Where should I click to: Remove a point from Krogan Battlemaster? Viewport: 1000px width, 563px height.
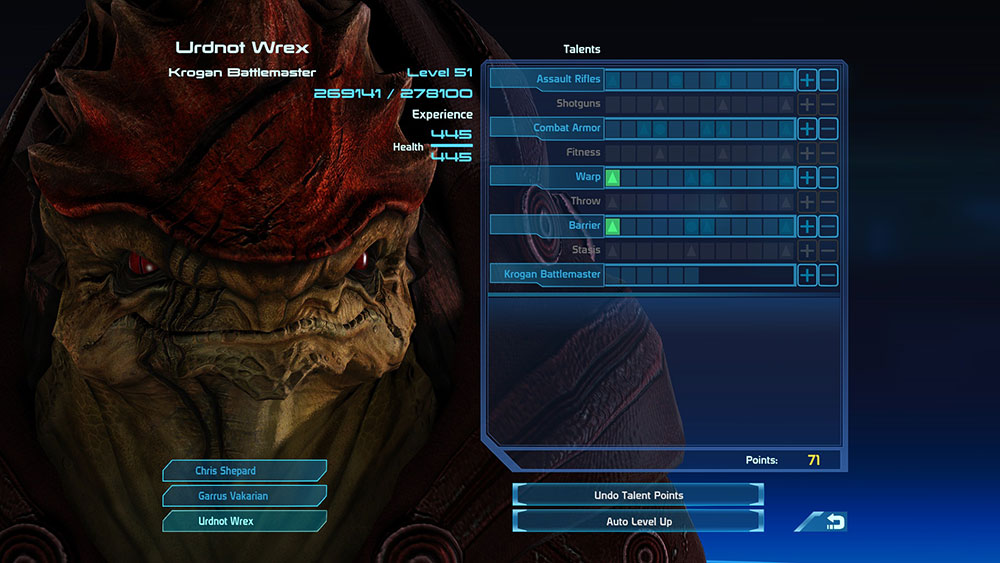coord(828,275)
